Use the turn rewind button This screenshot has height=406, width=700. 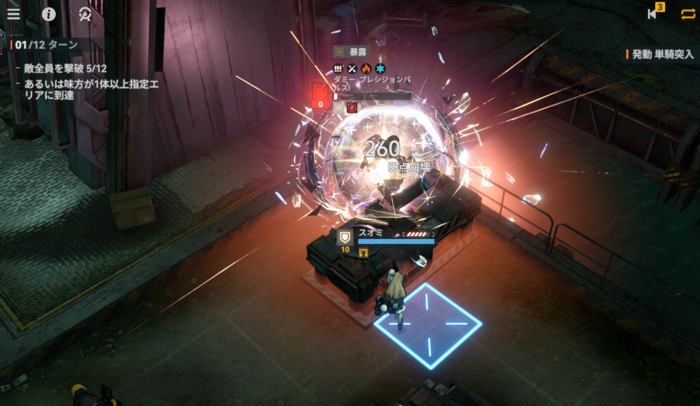point(654,13)
